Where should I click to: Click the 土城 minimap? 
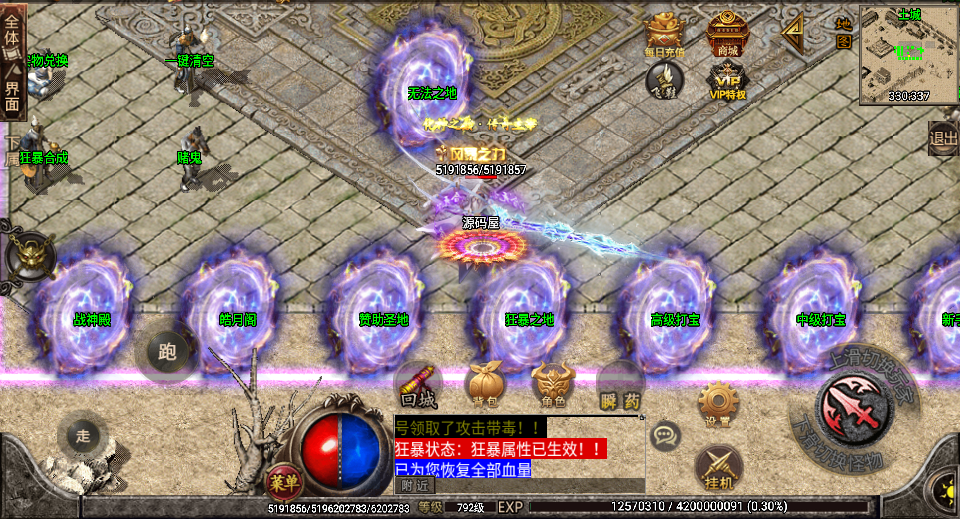click(x=908, y=53)
